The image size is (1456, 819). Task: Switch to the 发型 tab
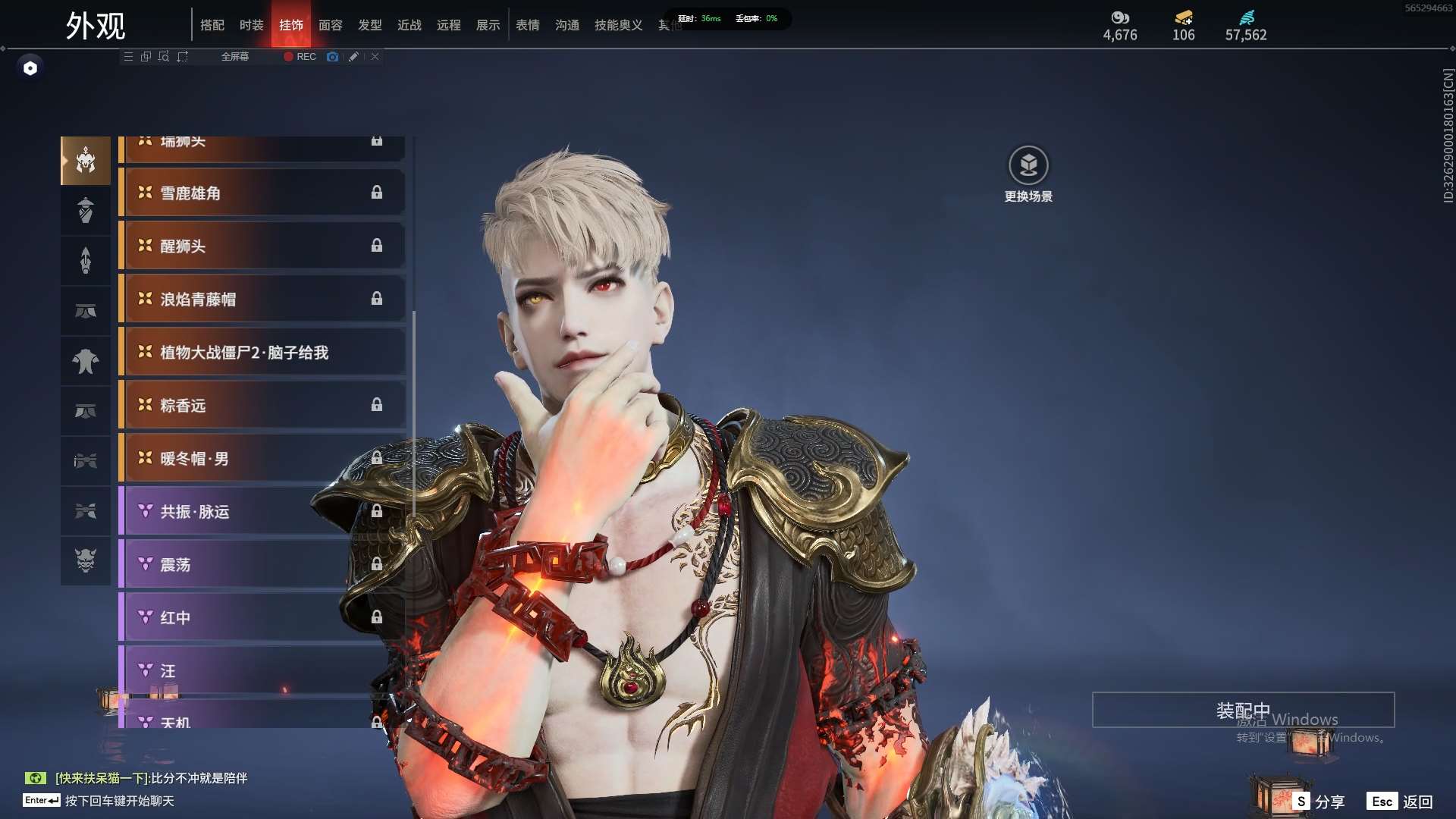[x=369, y=25]
